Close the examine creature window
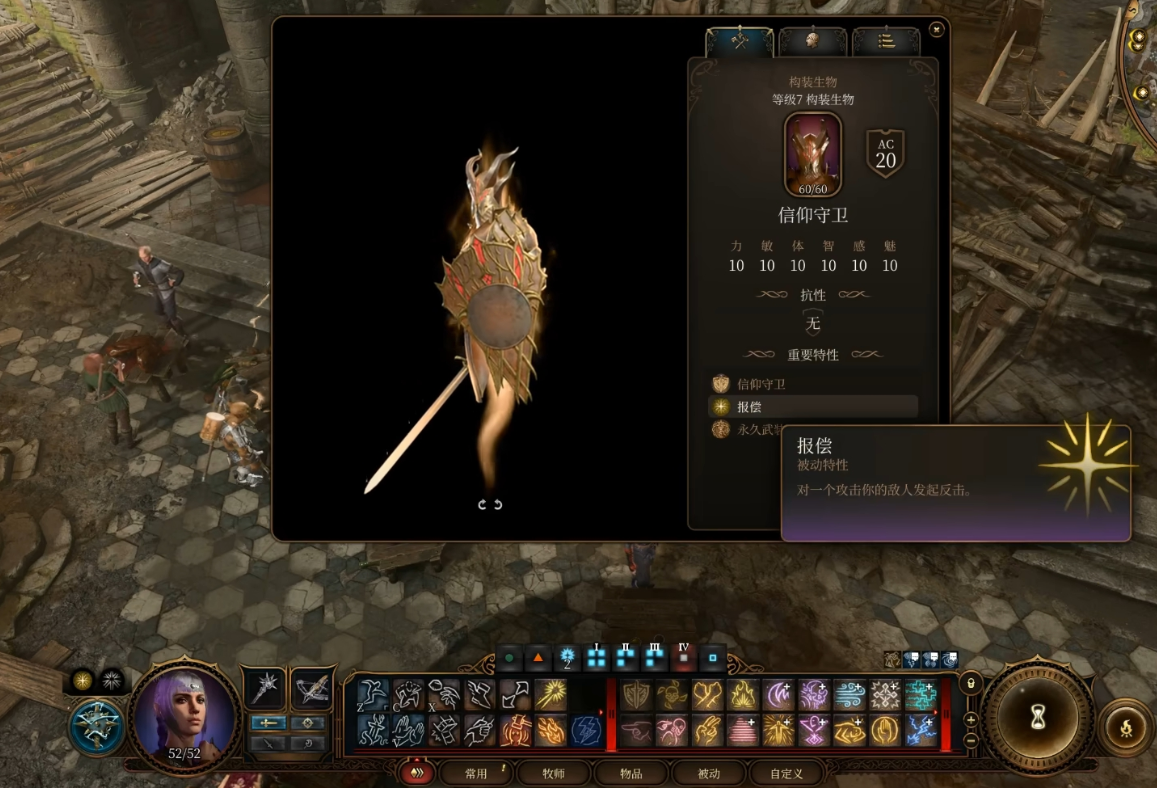 [936, 30]
